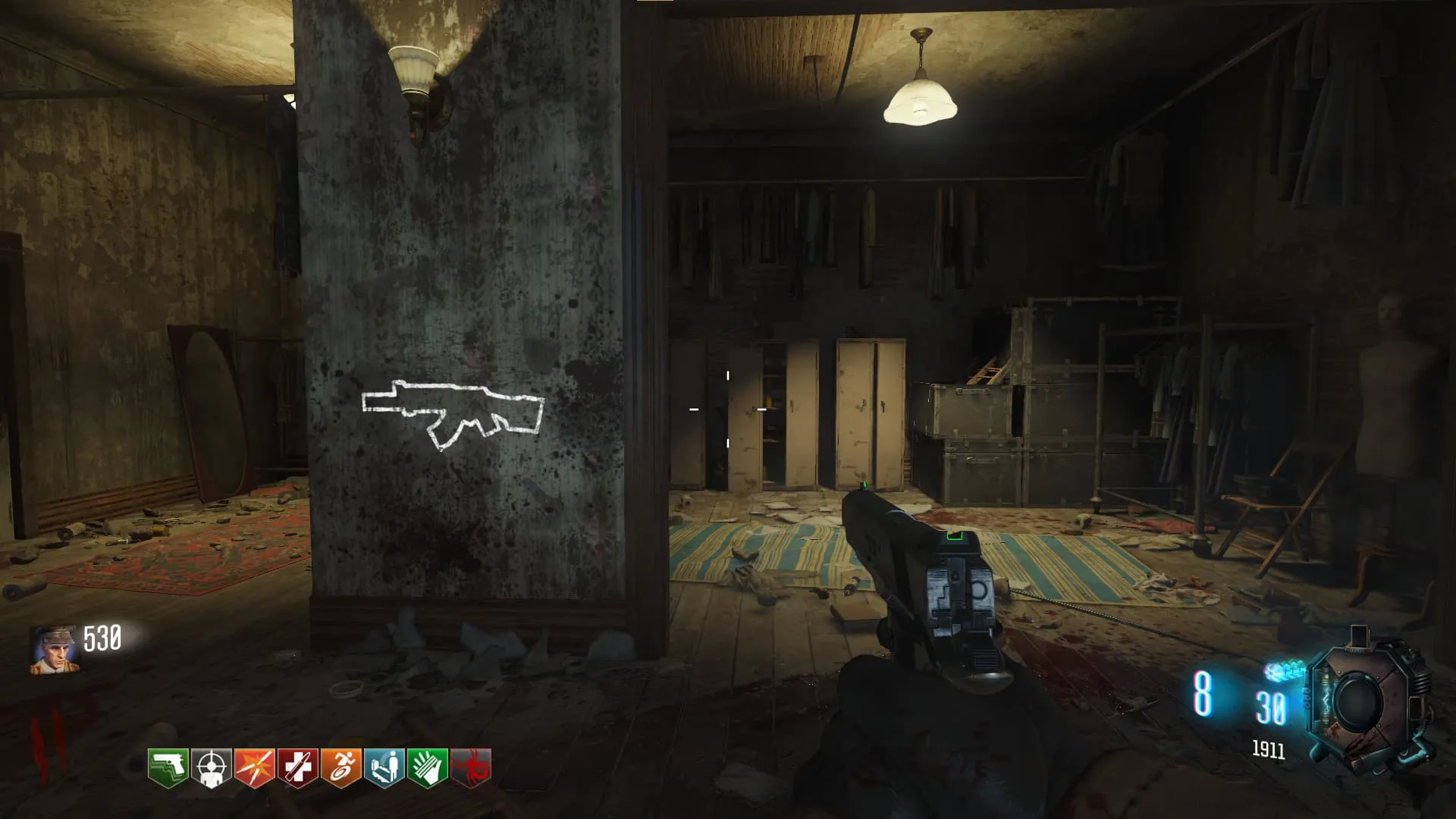The height and width of the screenshot is (819, 1456).
Task: Select the Stamin-Up running man perk icon
Action: click(341, 767)
